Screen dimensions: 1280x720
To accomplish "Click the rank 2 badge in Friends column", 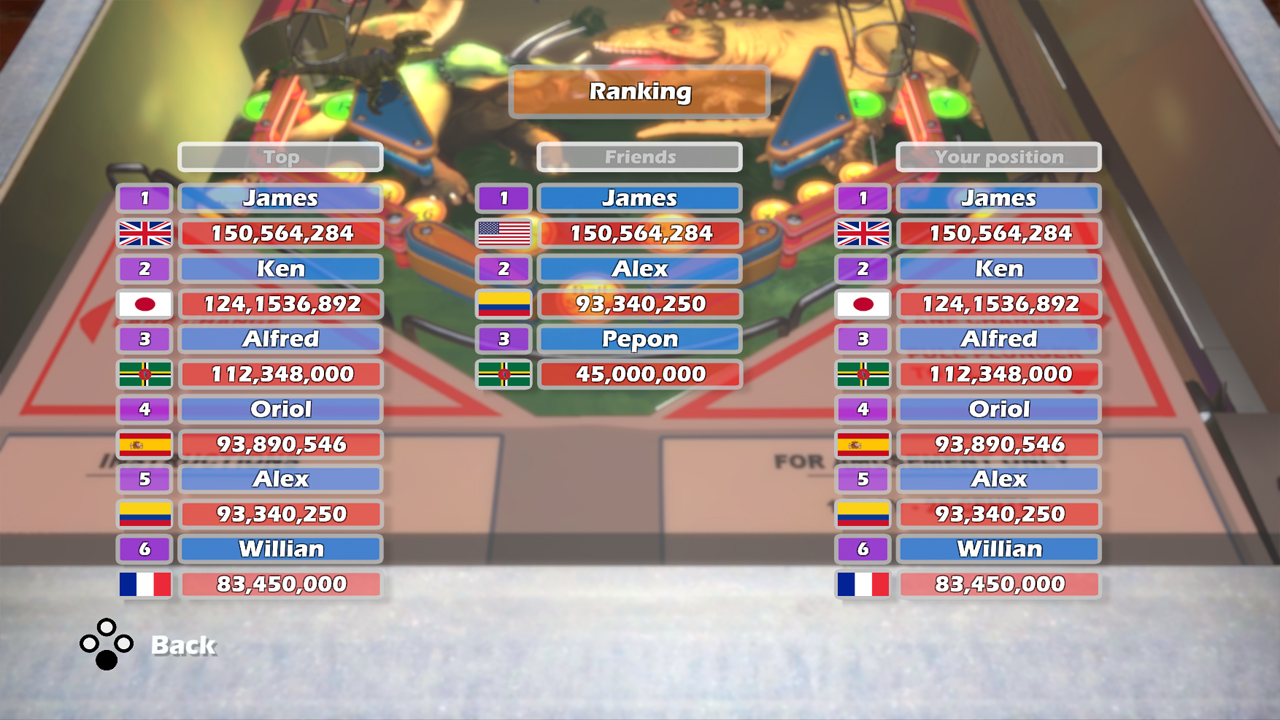I will (x=504, y=268).
